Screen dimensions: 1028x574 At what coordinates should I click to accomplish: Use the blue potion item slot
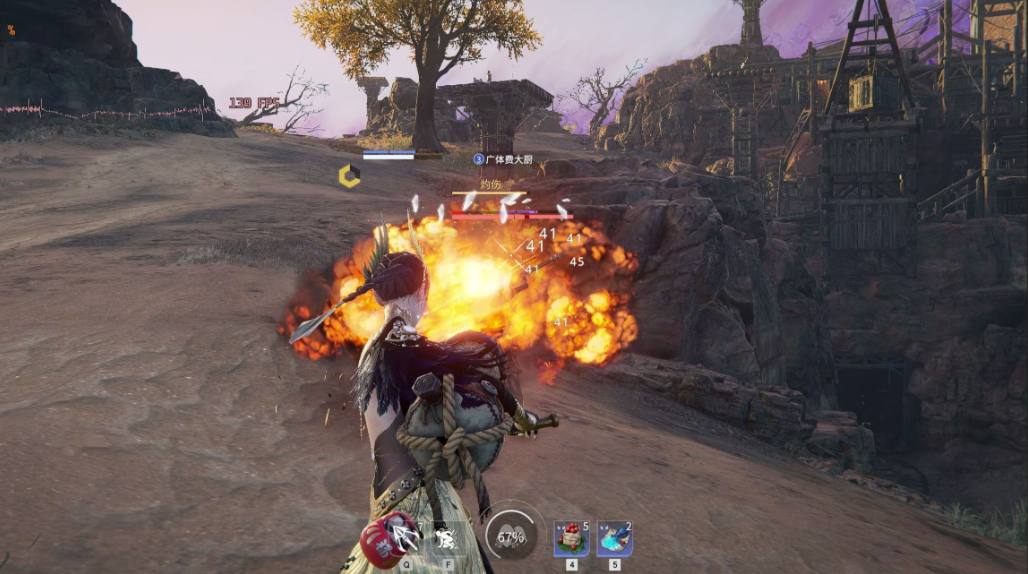614,539
